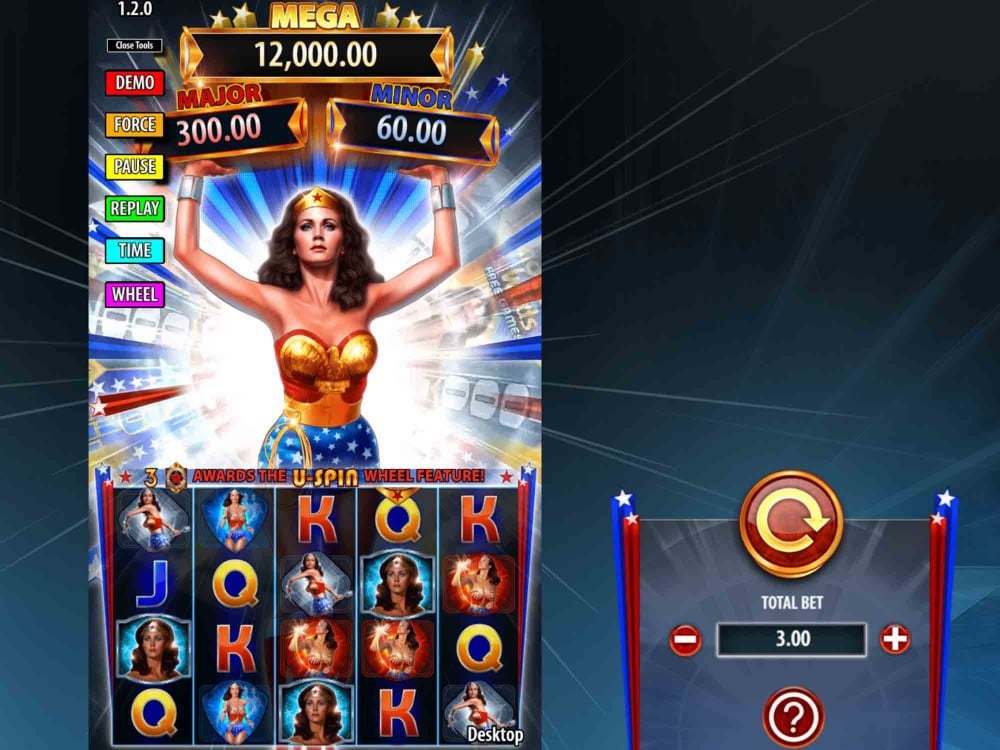Toggle the yellow PAUSE button
This screenshot has width=1000, height=750.
[x=134, y=166]
